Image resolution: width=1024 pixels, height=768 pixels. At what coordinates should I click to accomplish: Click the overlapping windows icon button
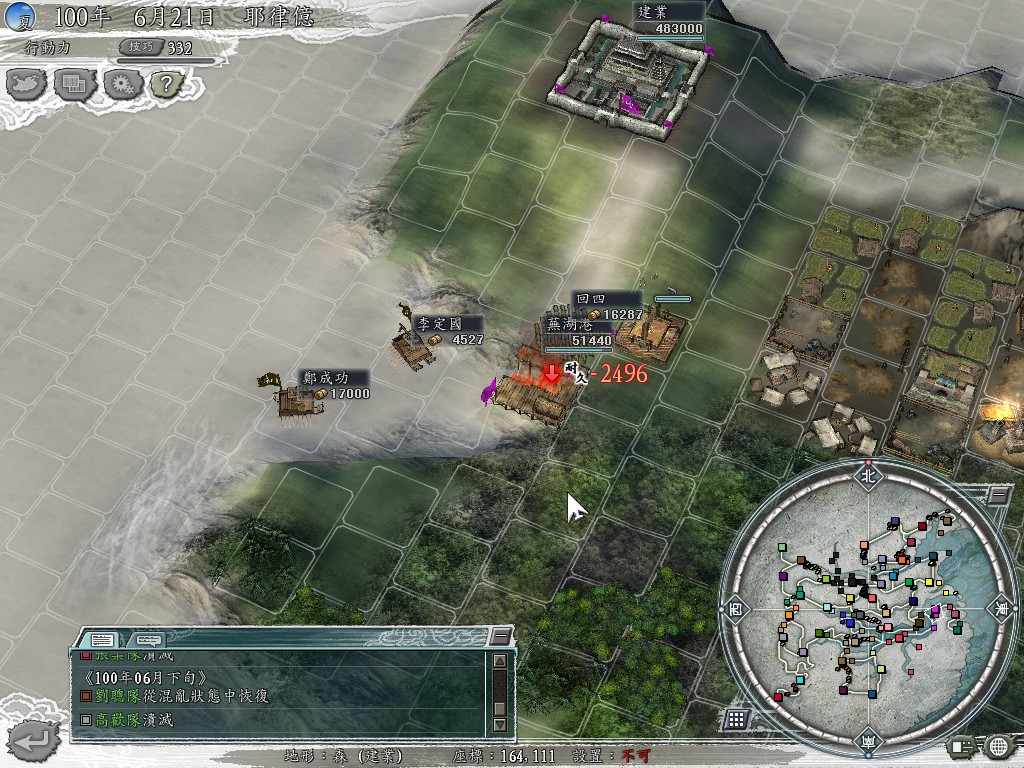tap(73, 84)
